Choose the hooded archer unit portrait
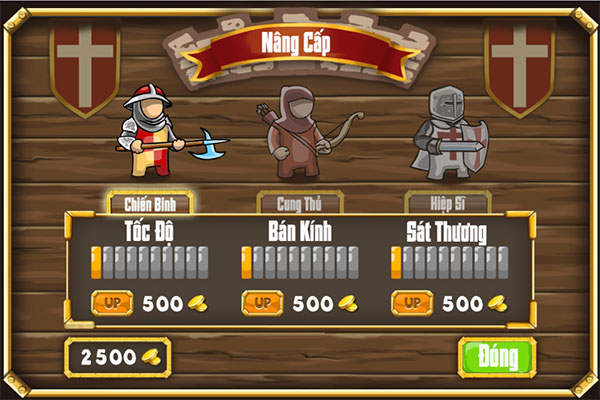This screenshot has height=400, width=600. (x=296, y=131)
